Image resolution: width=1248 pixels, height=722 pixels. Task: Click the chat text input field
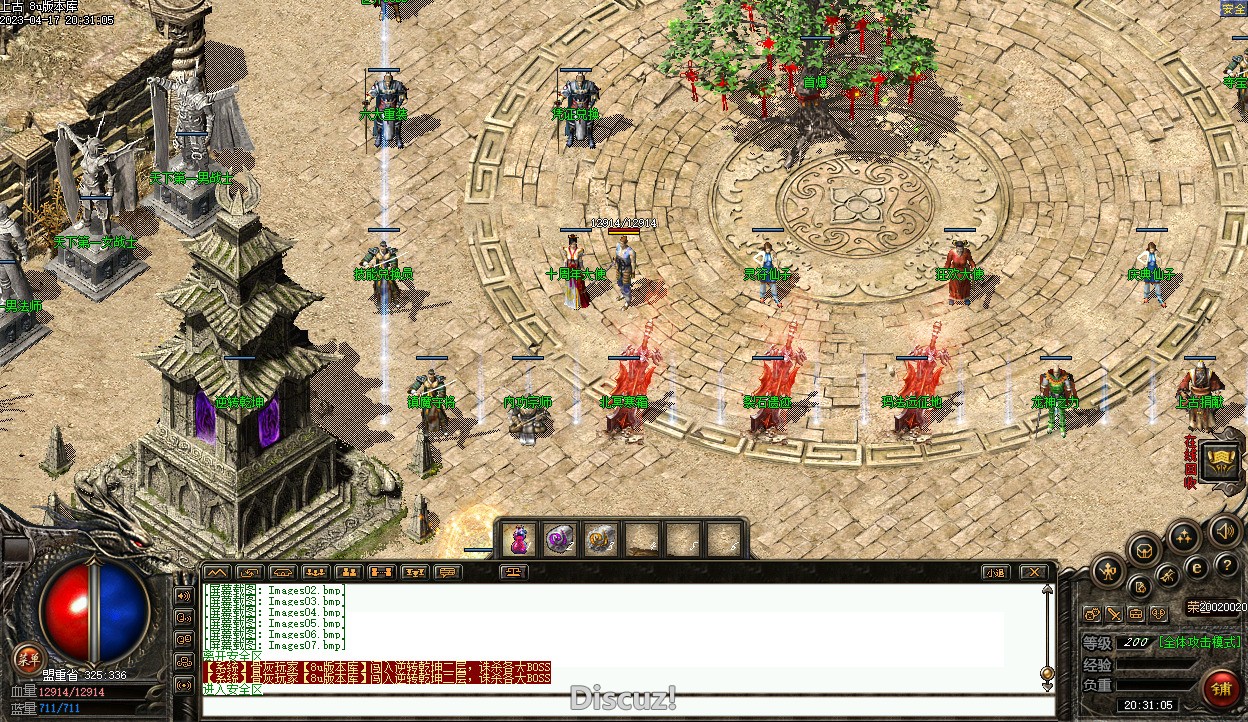(x=620, y=706)
